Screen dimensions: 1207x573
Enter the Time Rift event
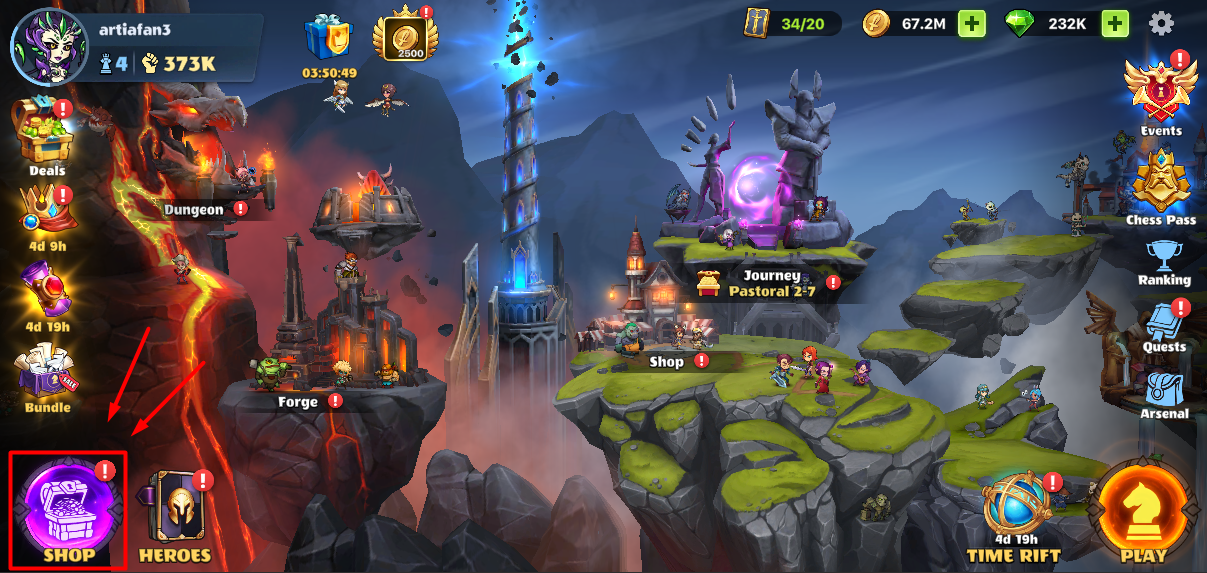[x=1013, y=512]
